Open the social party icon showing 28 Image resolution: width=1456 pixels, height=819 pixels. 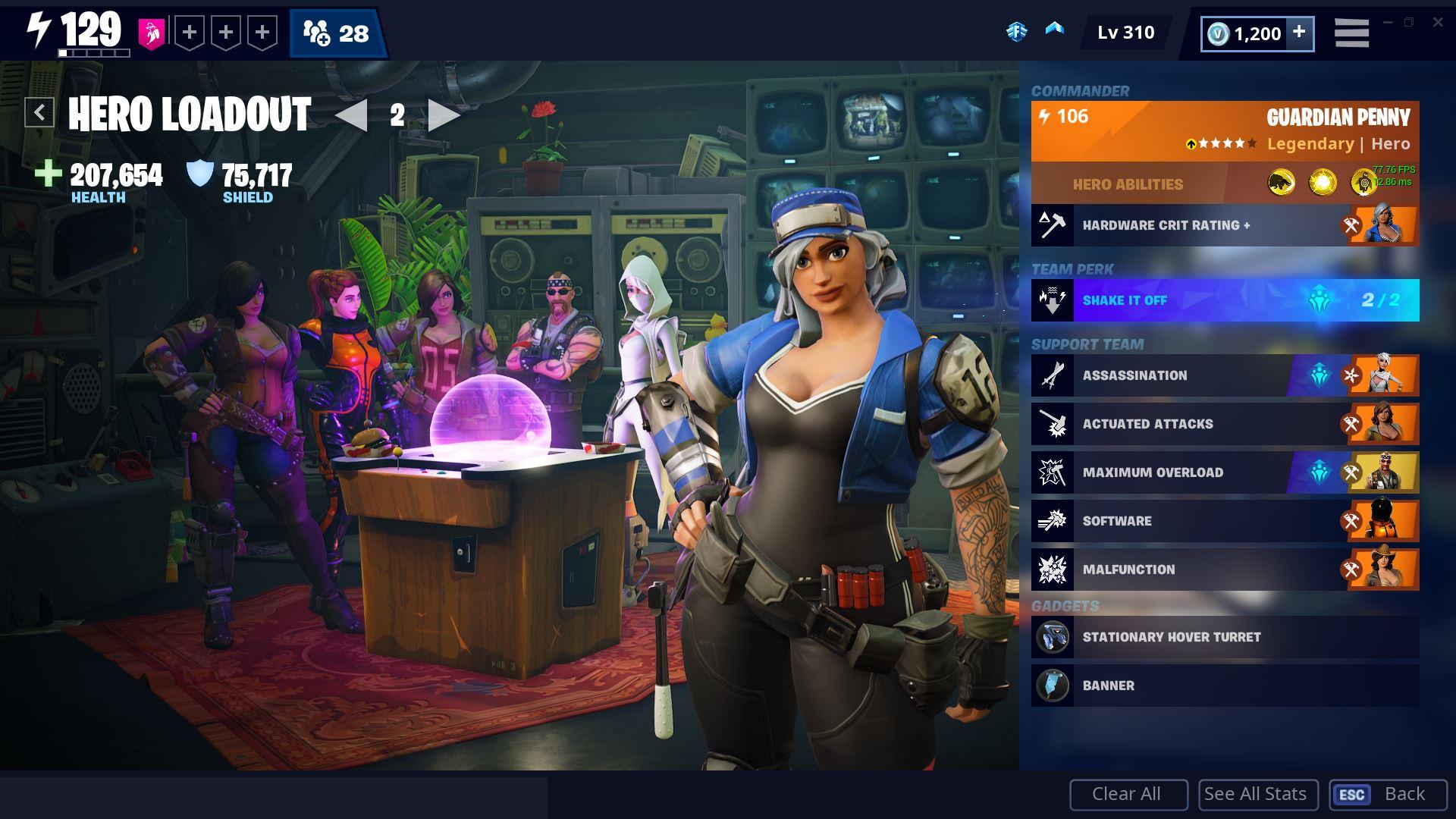[x=334, y=33]
